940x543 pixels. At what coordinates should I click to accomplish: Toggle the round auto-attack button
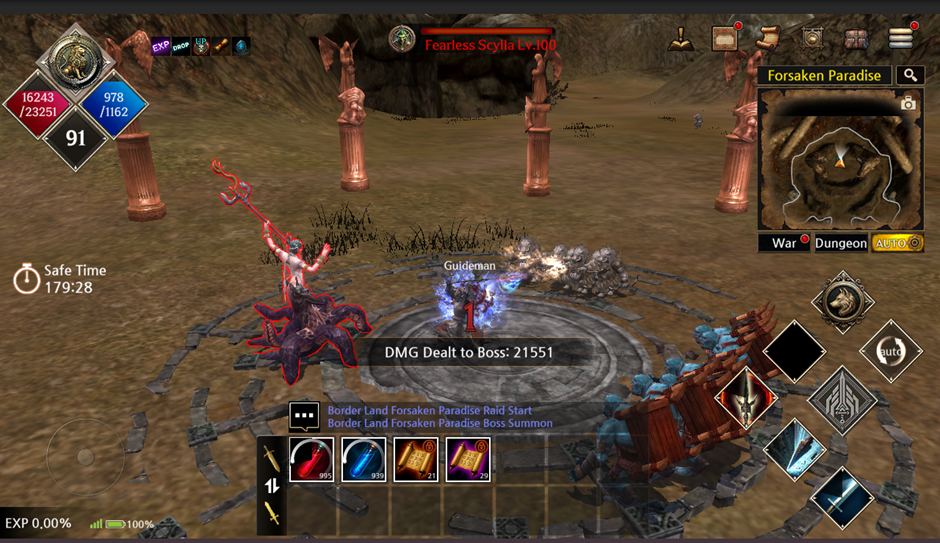[x=890, y=351]
